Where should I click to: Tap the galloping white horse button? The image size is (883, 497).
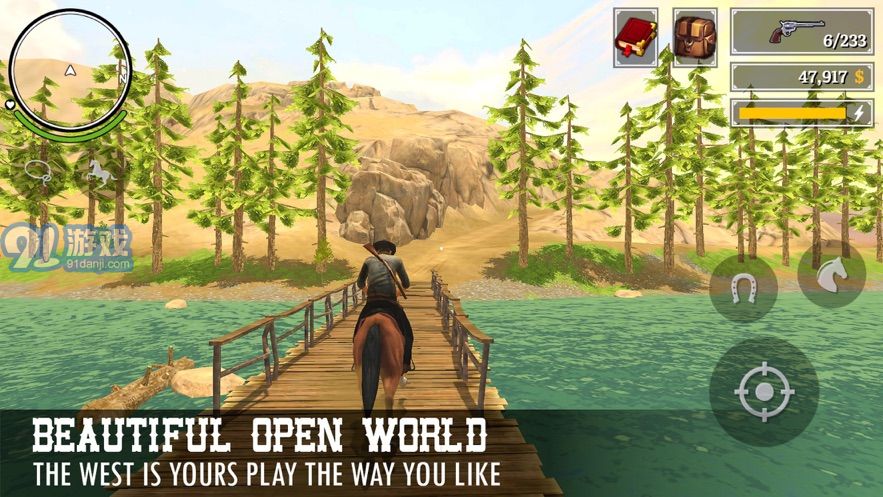(99, 171)
